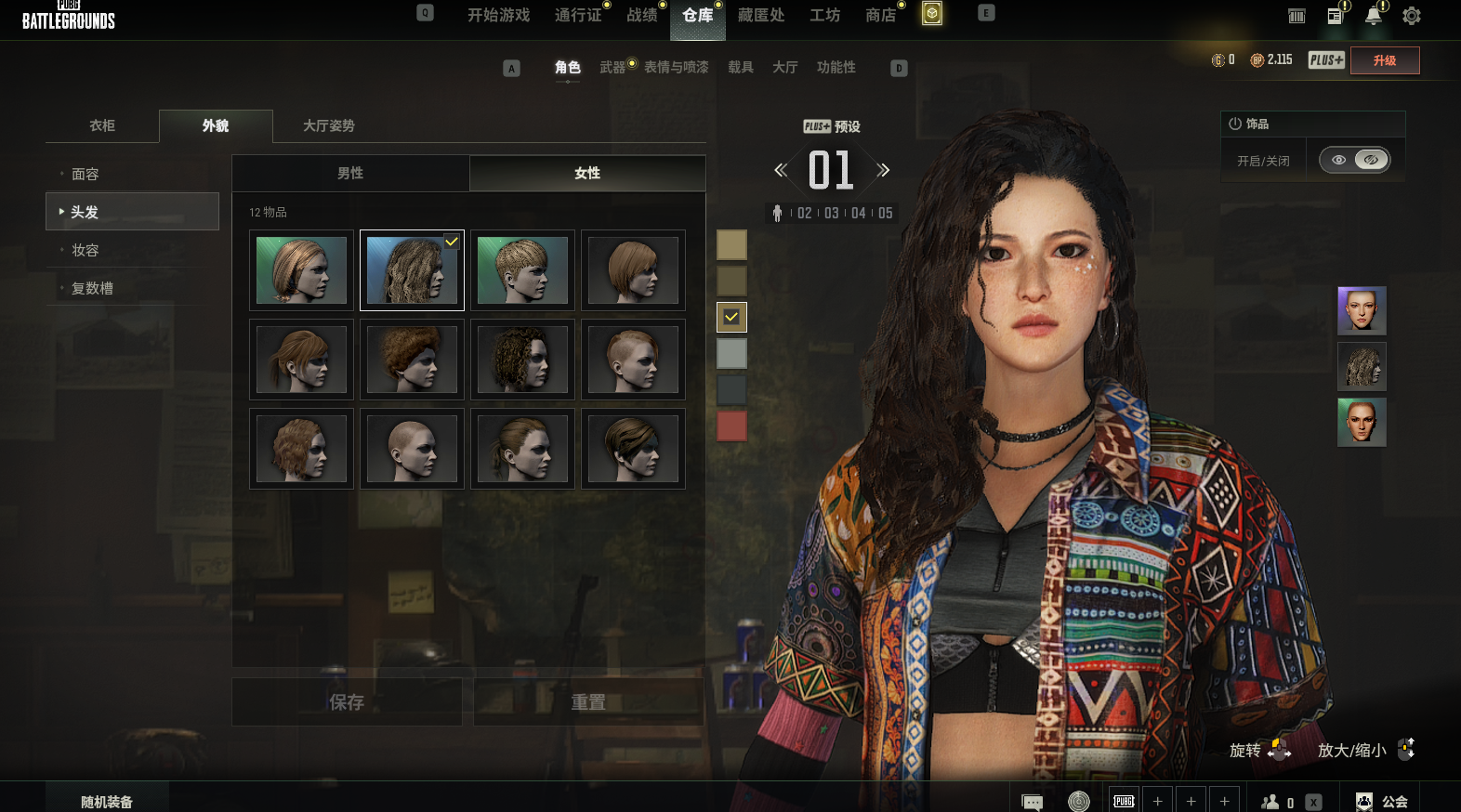The width and height of the screenshot is (1461, 812).
Task: Click the 随机装备 (Random Equipment) button
Action: point(107,801)
